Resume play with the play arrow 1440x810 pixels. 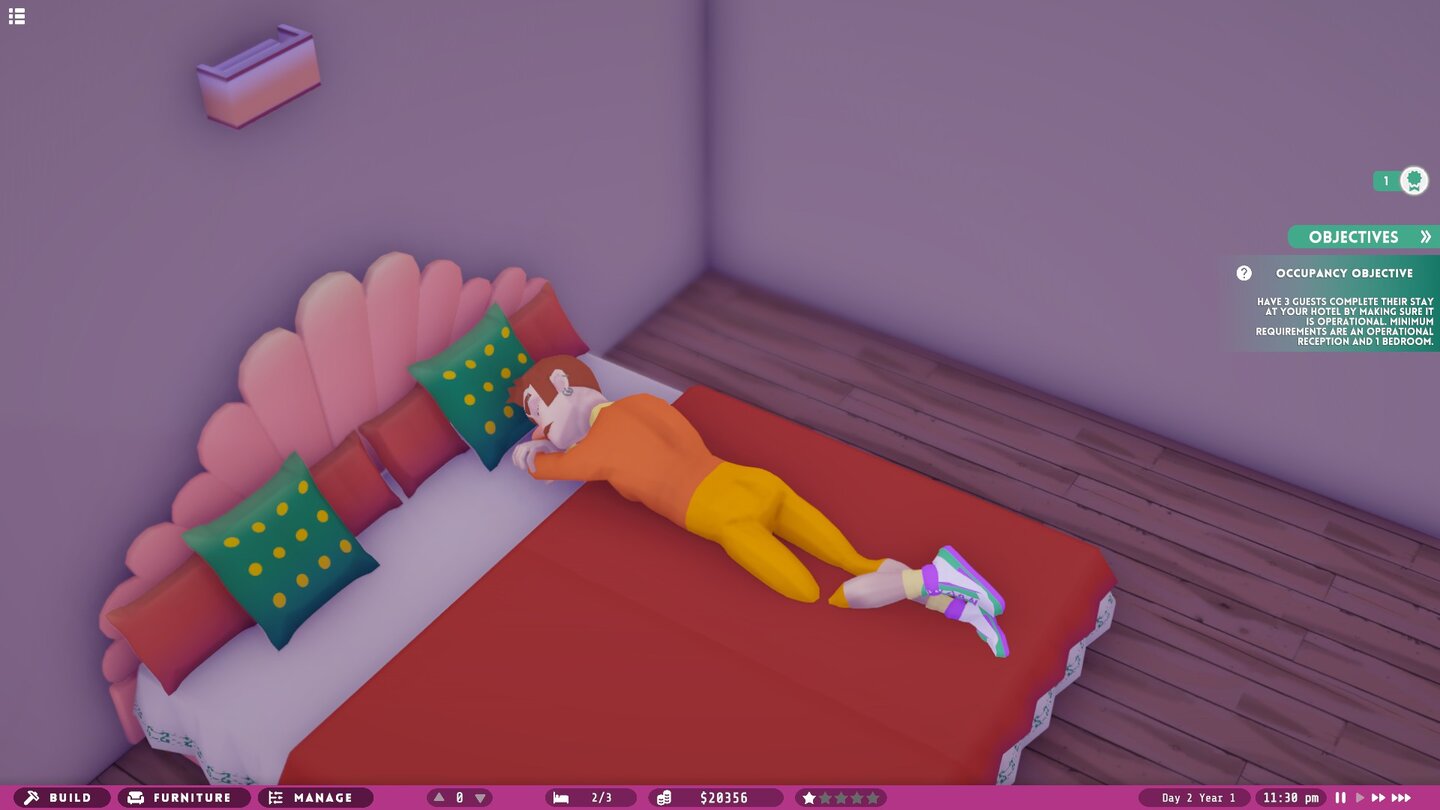point(1360,797)
